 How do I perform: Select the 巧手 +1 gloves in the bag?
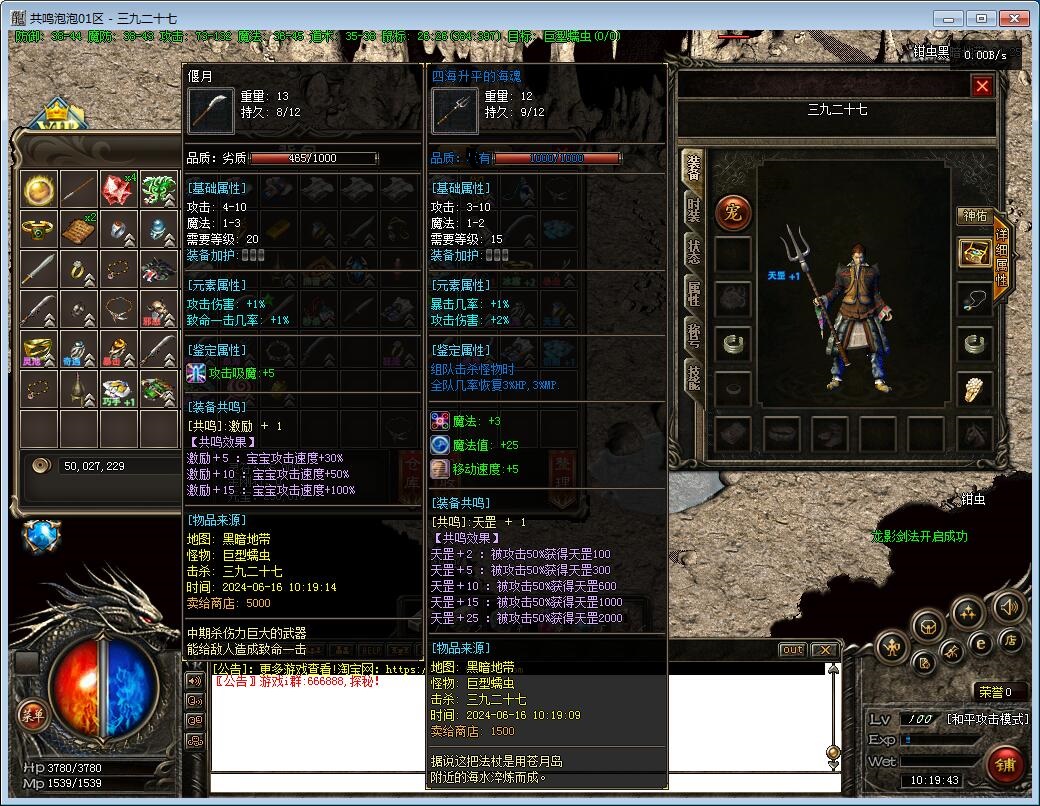(118, 390)
